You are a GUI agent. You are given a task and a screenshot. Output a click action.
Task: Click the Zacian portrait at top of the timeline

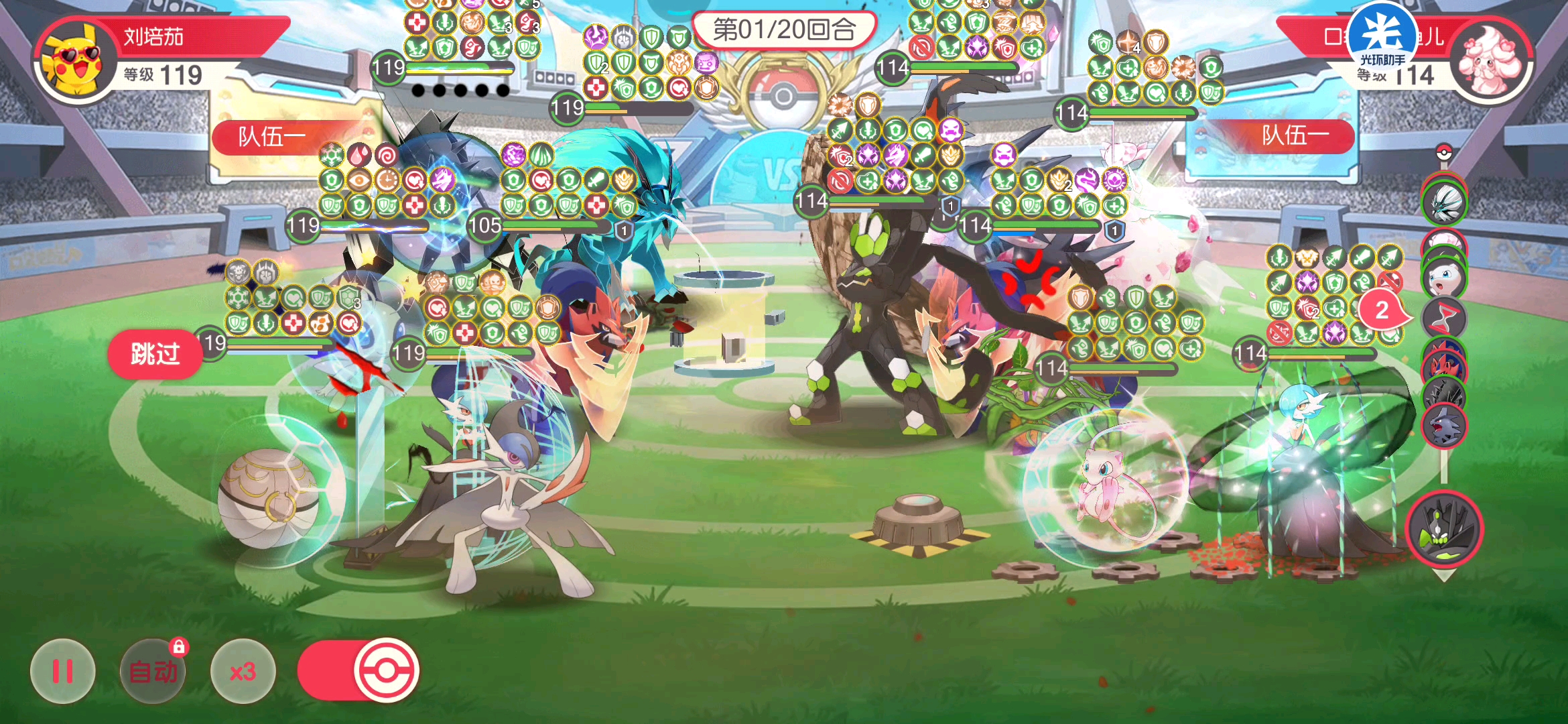tap(1446, 201)
